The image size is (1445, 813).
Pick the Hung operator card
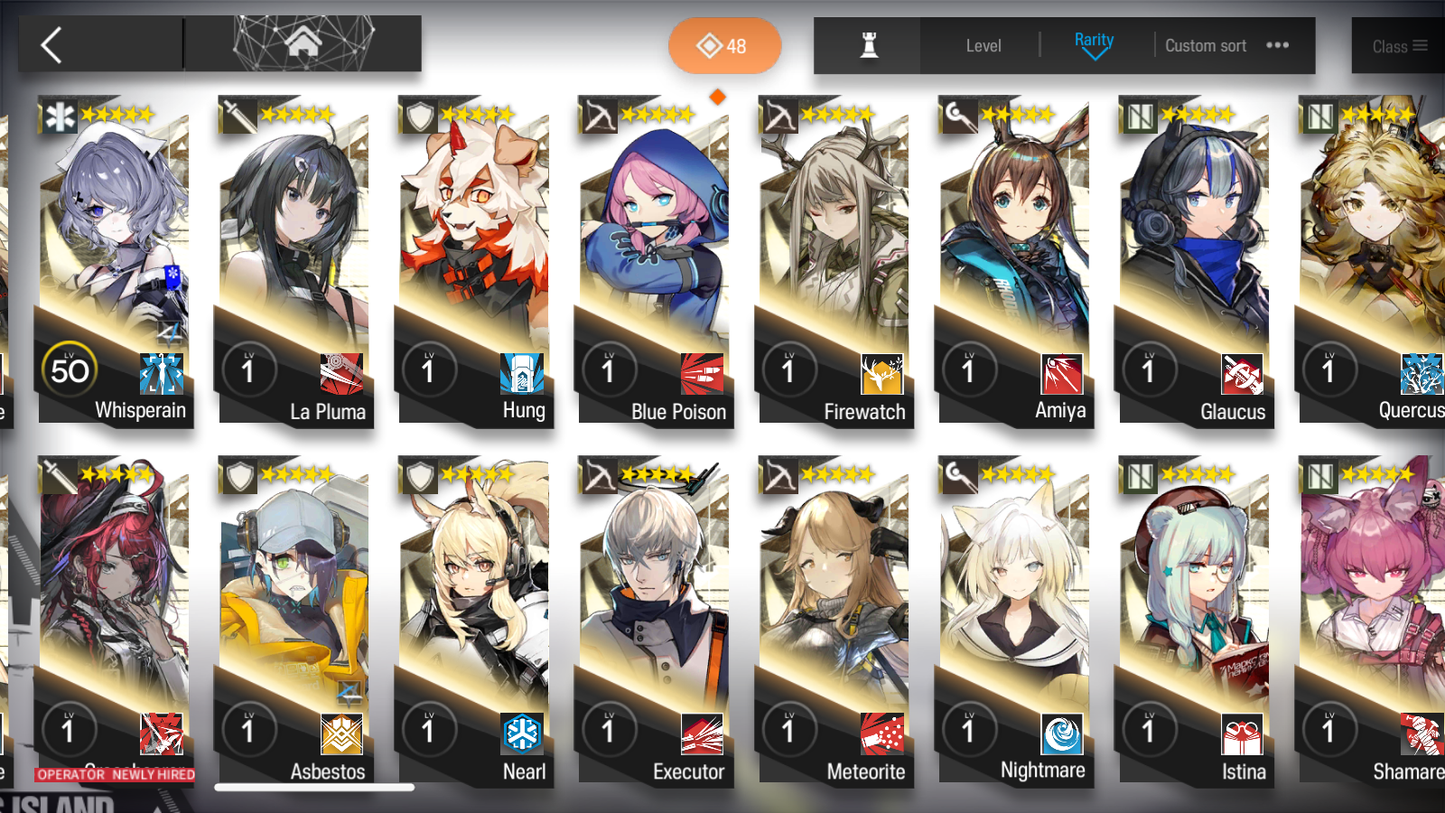[x=474, y=260]
